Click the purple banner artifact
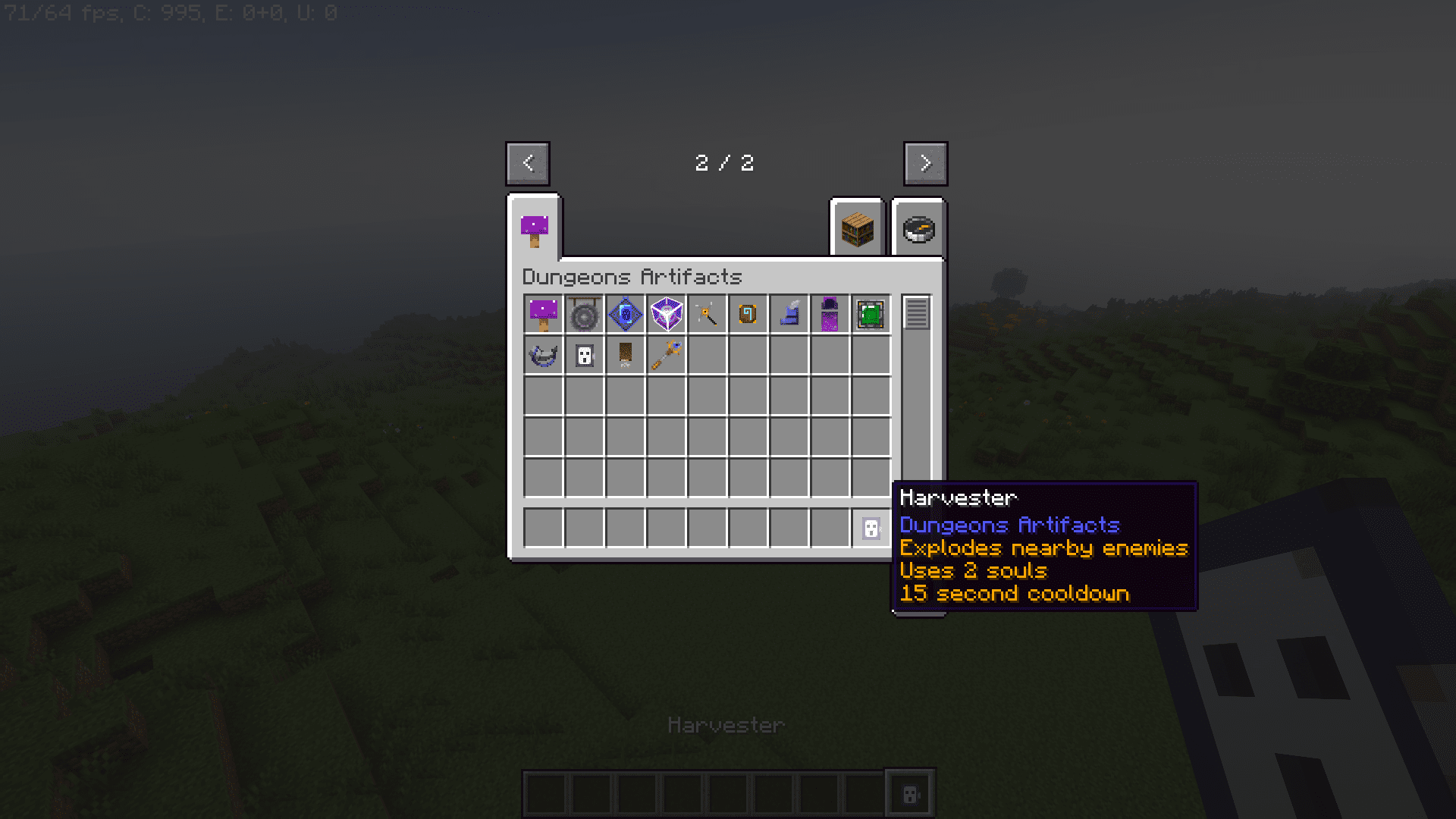 (830, 313)
